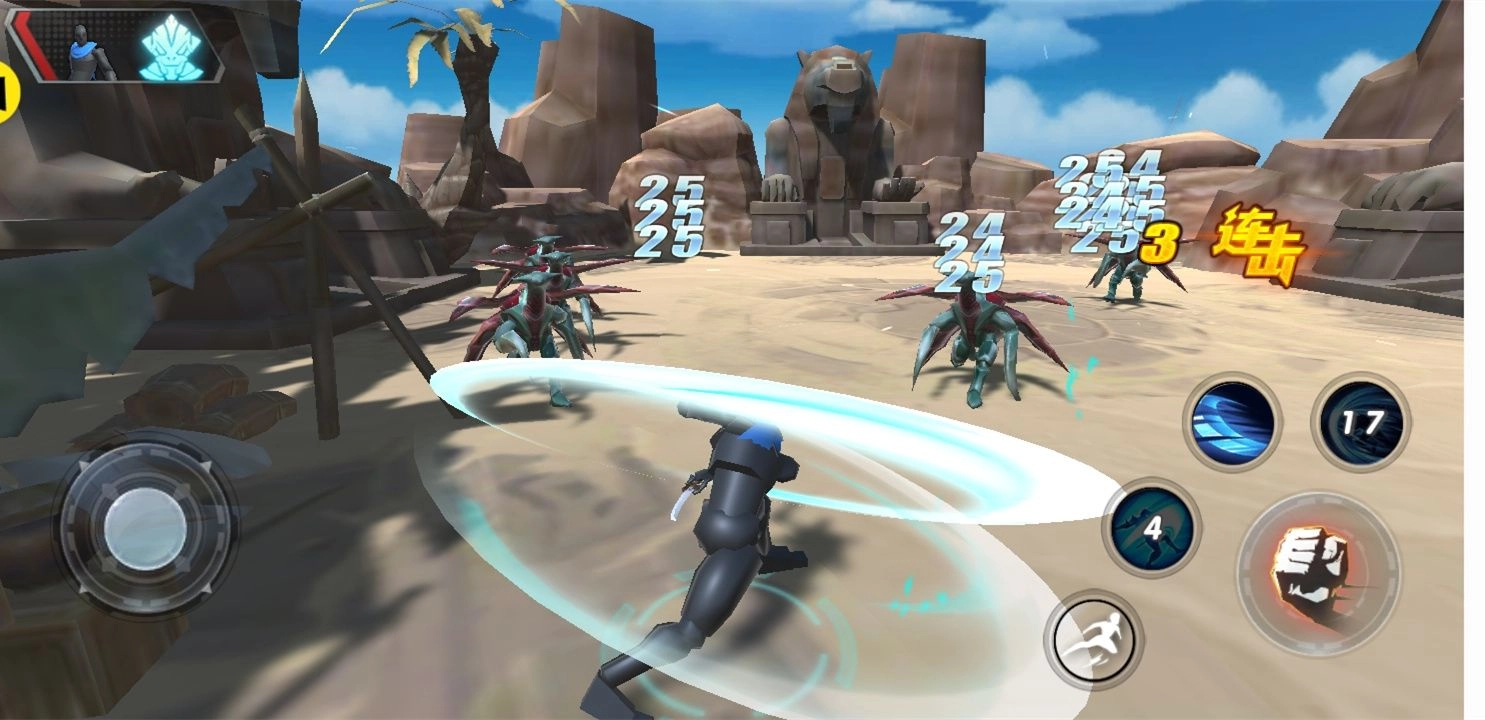Tap the white running figure dash button
1485x720 pixels.
tap(1094, 639)
